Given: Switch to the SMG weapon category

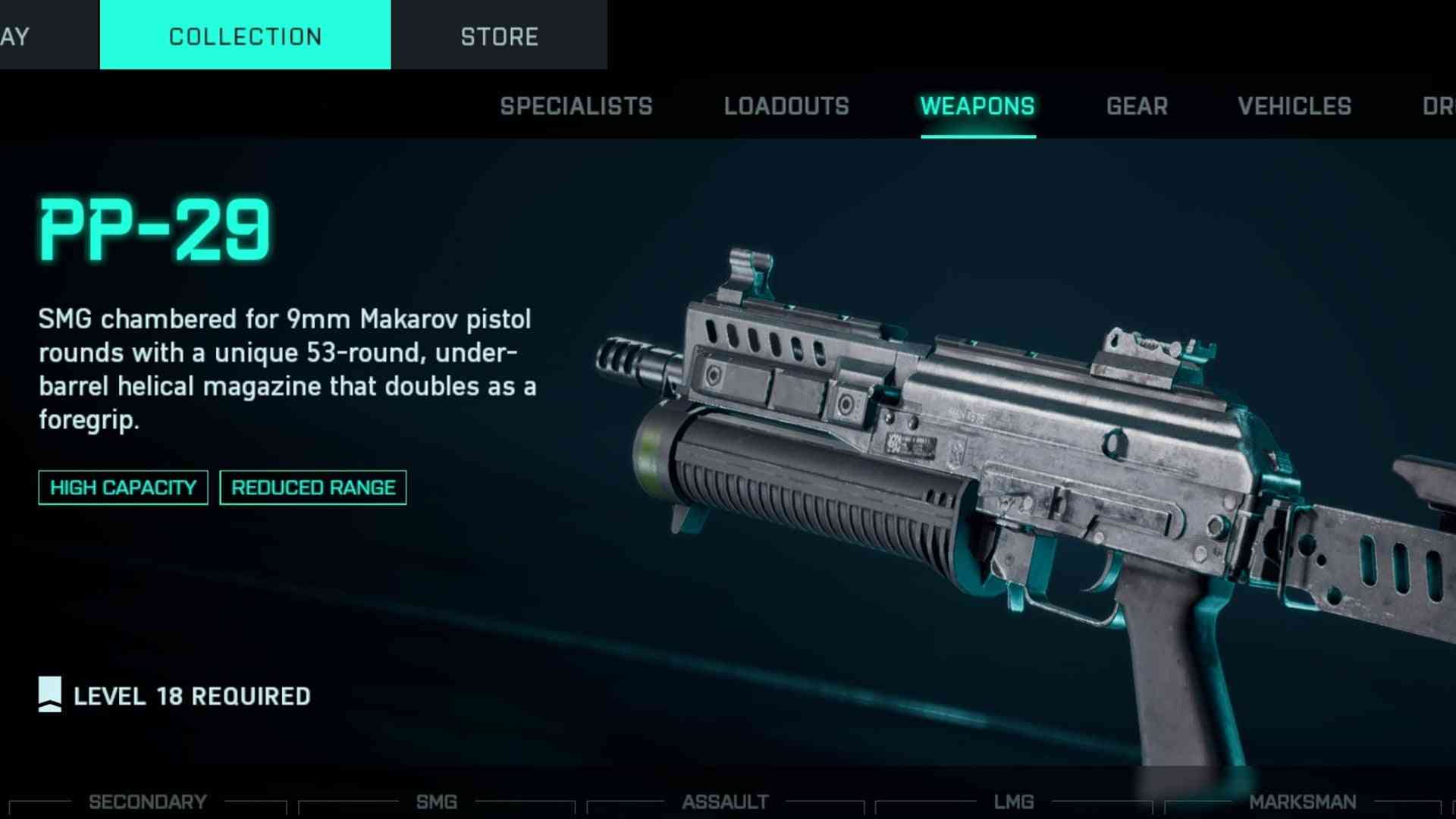Looking at the screenshot, I should 437,802.
